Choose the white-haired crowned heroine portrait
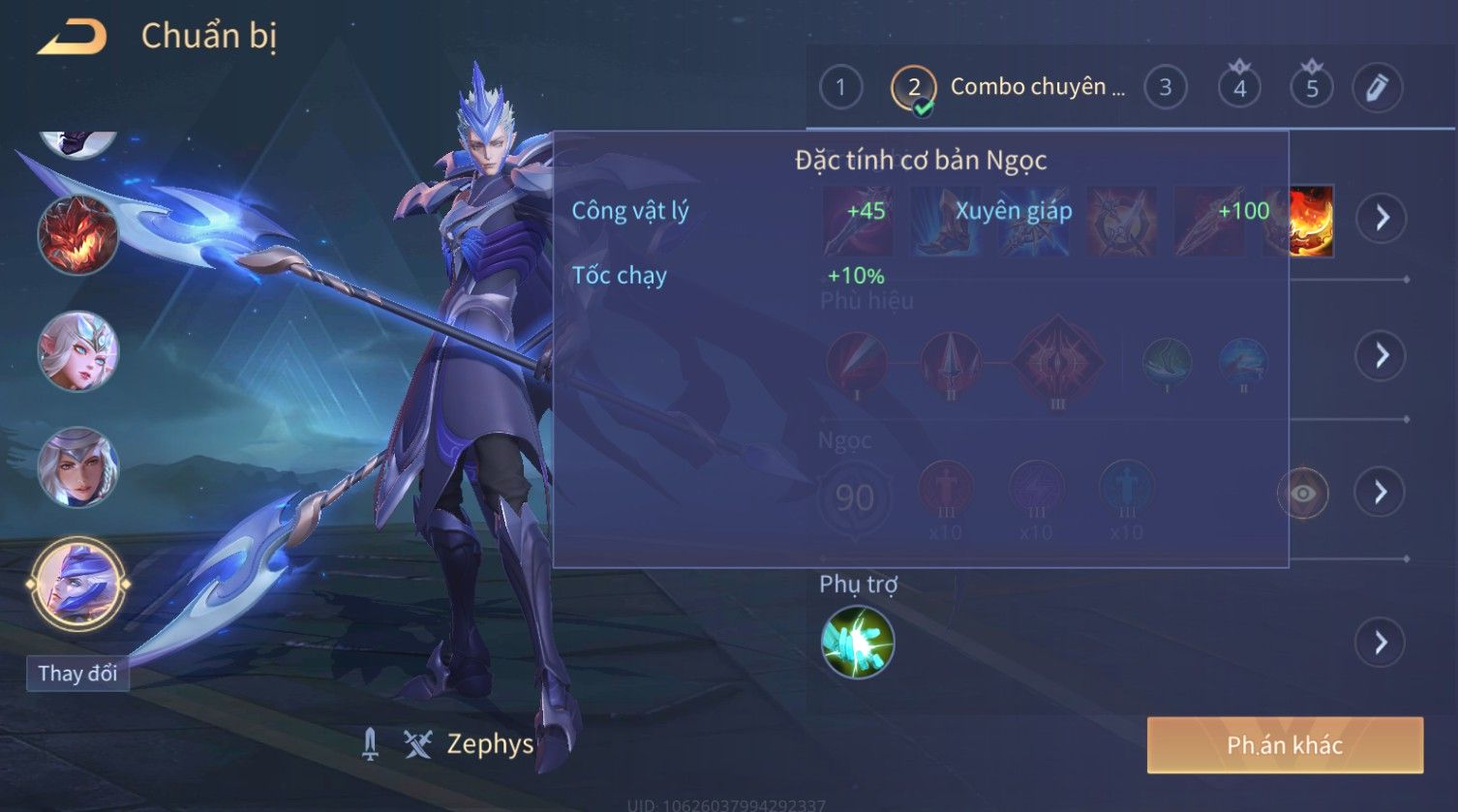The width and height of the screenshot is (1458, 812). [x=77, y=351]
